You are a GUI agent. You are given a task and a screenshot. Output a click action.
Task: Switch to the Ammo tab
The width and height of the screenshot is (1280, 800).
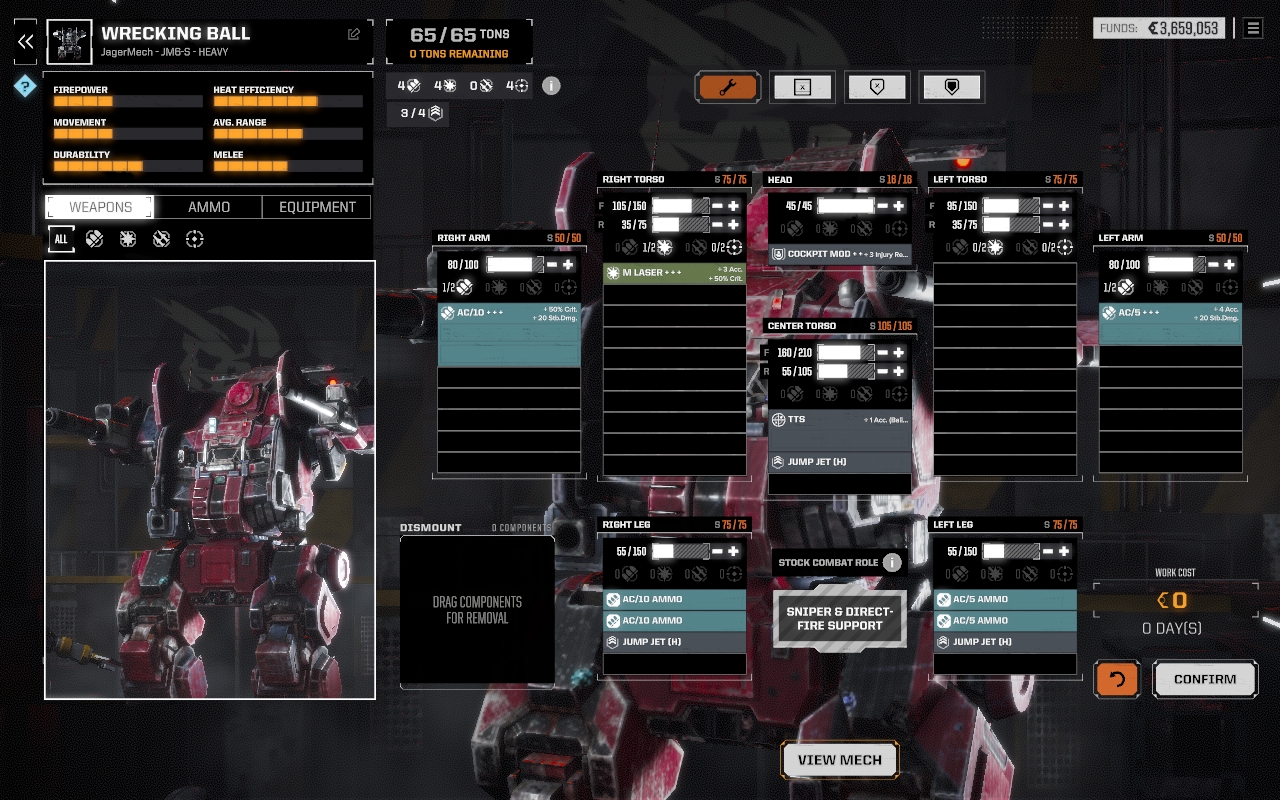pyautogui.click(x=209, y=207)
